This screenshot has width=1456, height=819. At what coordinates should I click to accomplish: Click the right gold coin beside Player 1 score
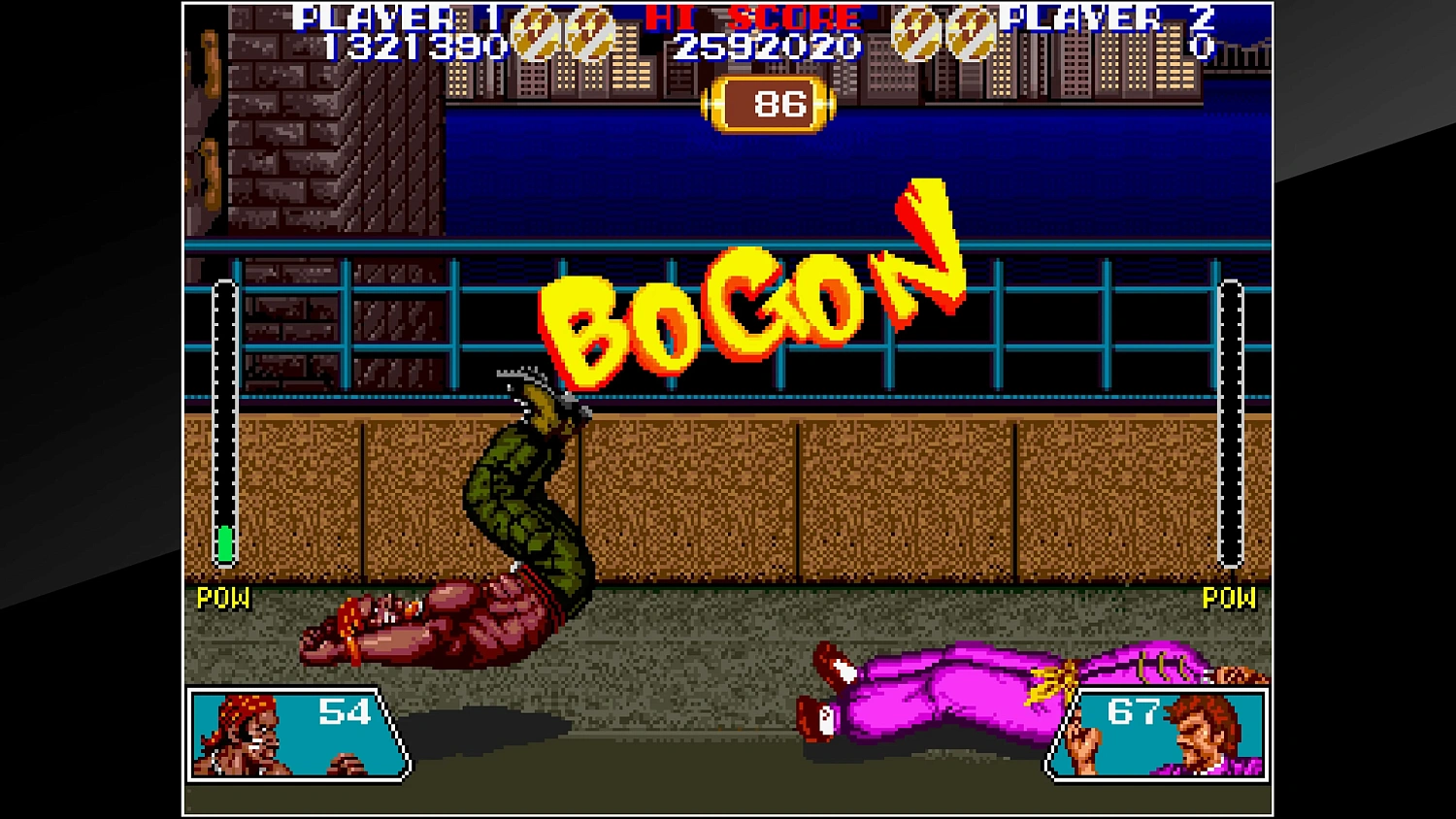pos(588,34)
